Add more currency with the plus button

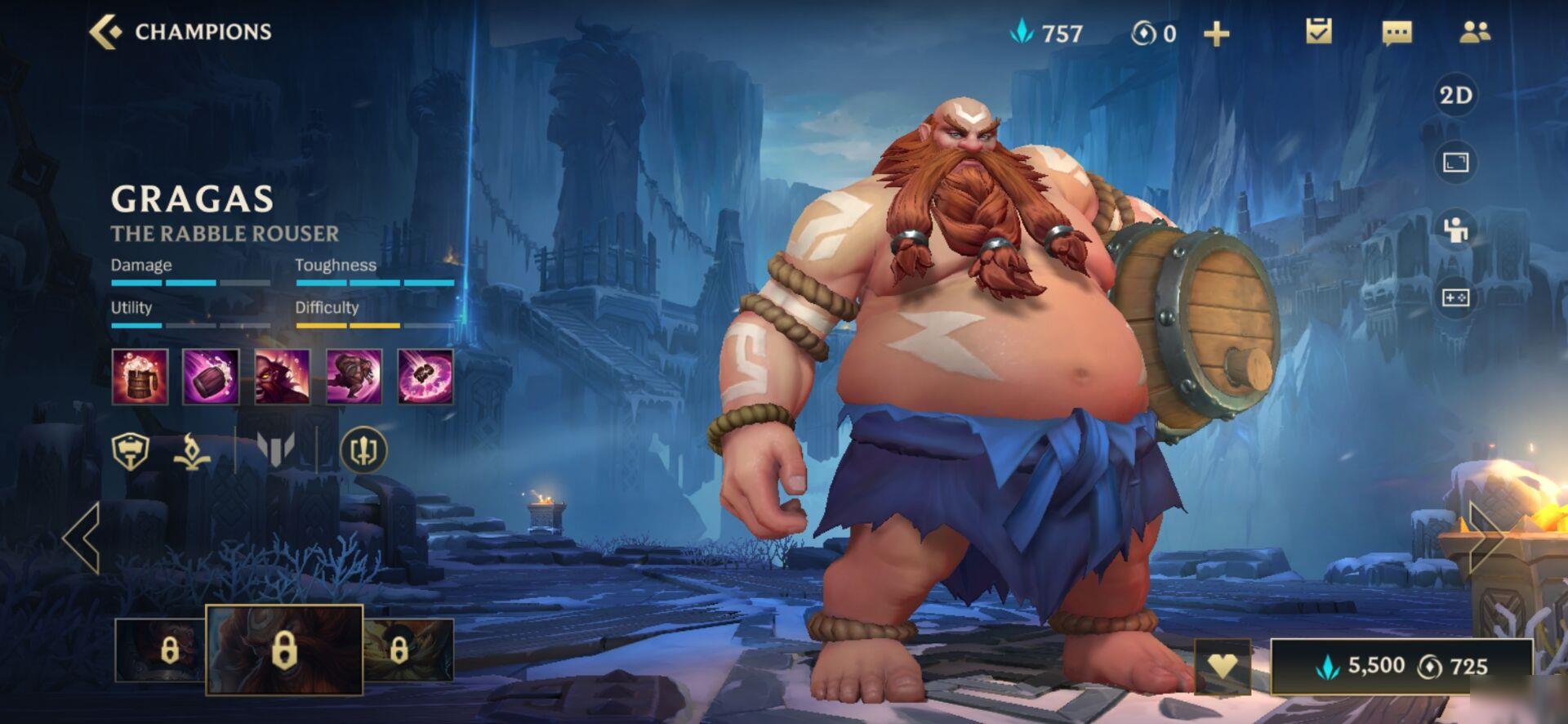tap(1216, 34)
